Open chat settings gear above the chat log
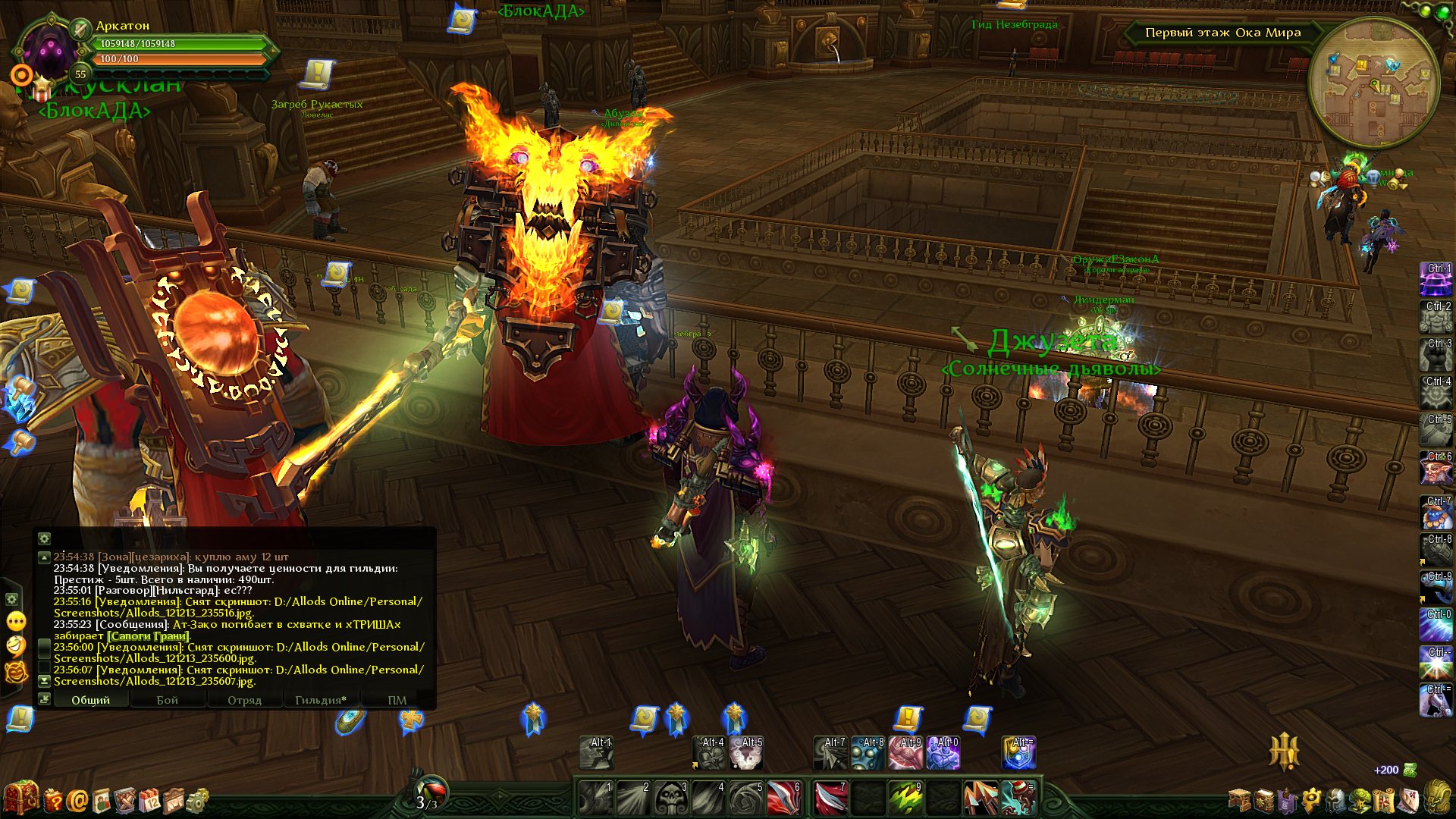Viewport: 1456px width, 819px height. tap(45, 538)
